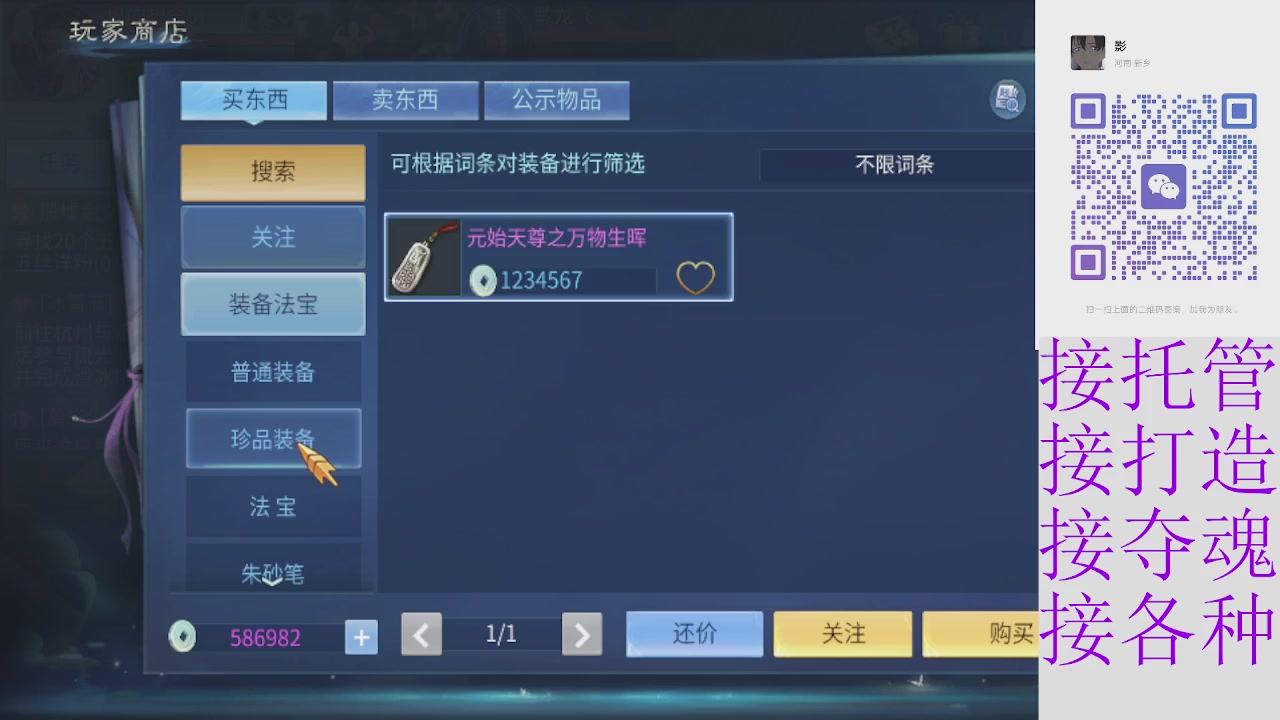Viewport: 1280px width, 720px height.
Task: Click the WeChat icon inside the QR code
Action: 1163,186
